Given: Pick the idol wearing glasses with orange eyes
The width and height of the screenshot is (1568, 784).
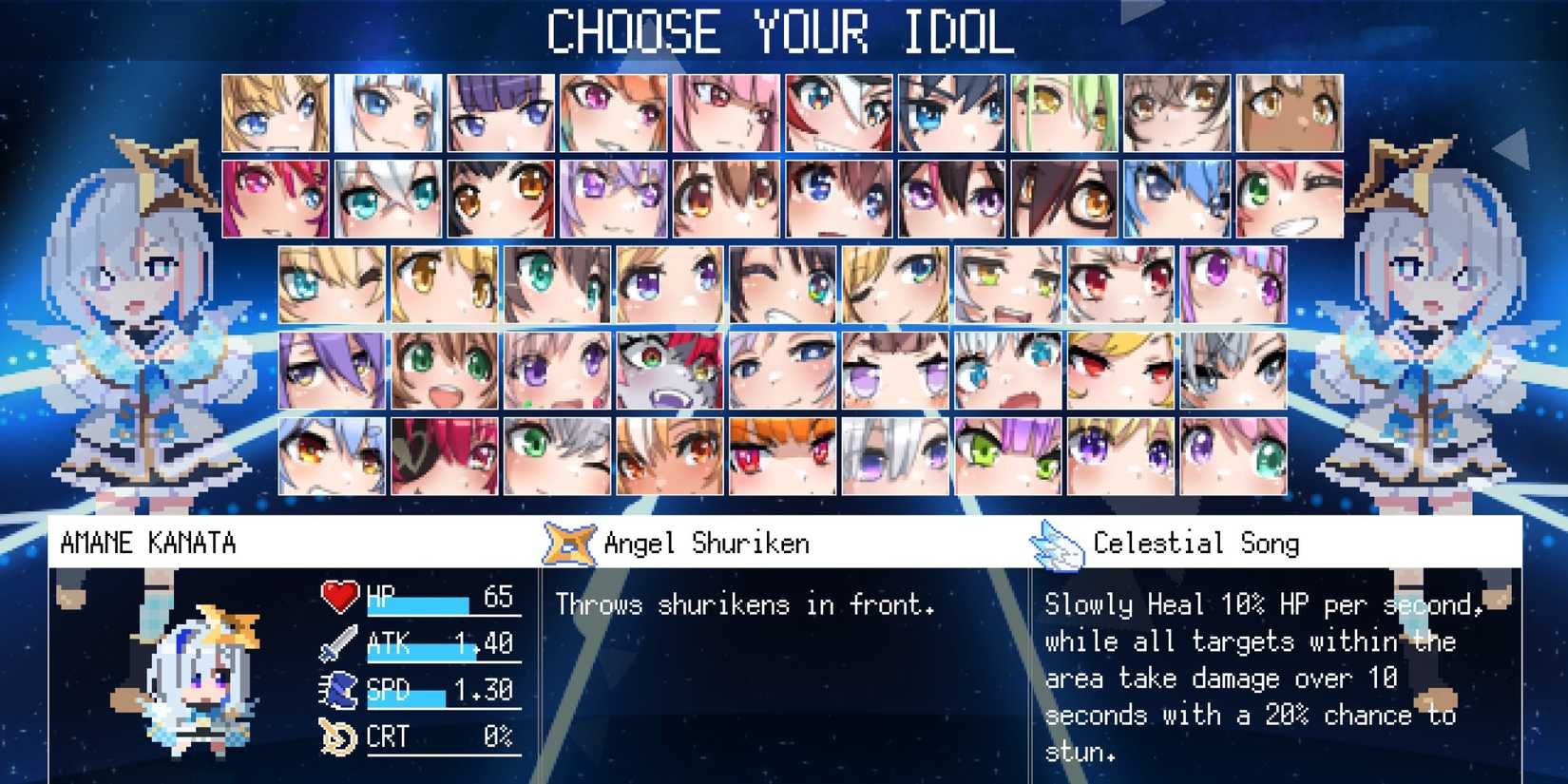Looking at the screenshot, I should click(1064, 199).
